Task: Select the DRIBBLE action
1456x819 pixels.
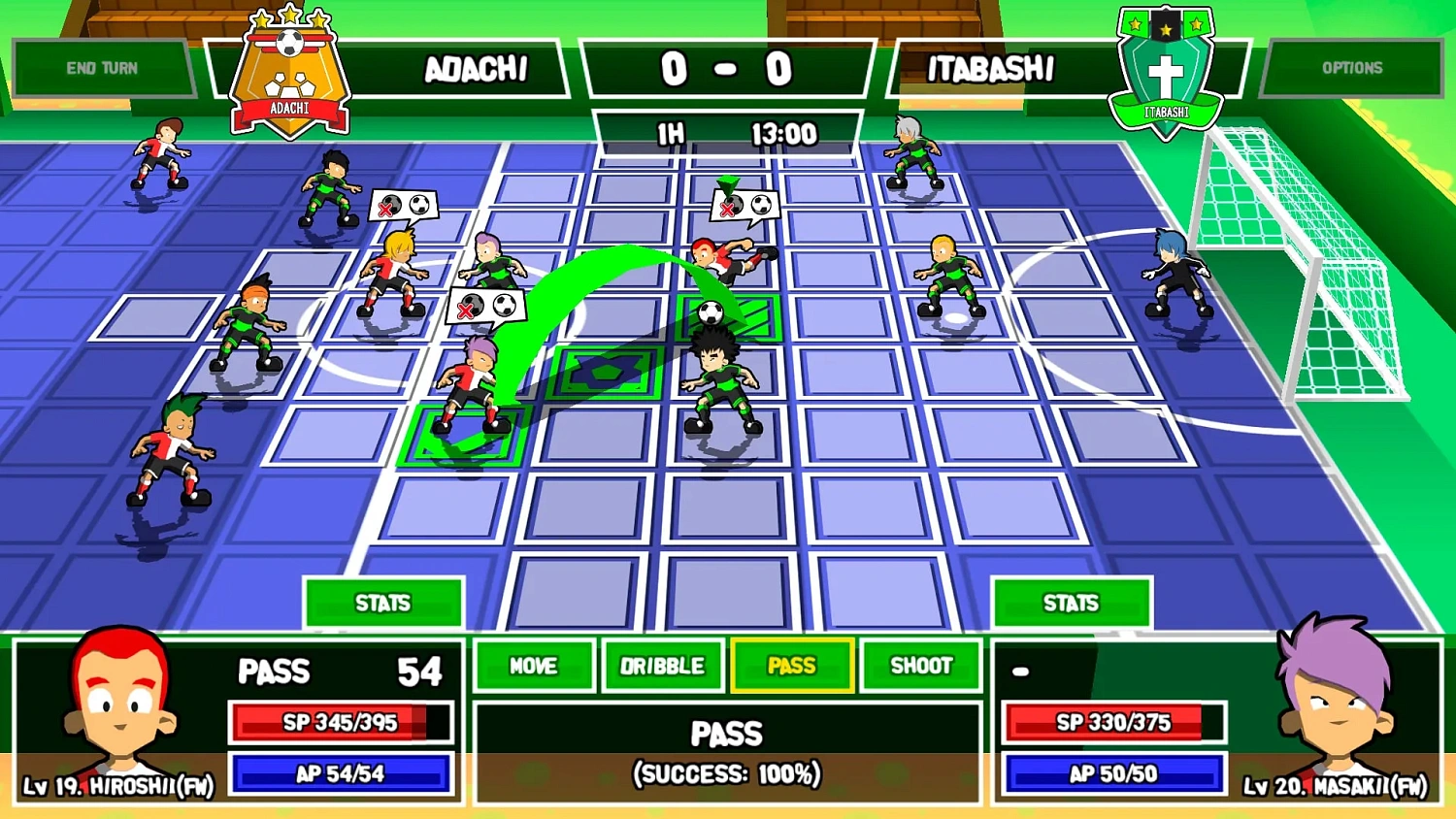Action: tap(662, 666)
